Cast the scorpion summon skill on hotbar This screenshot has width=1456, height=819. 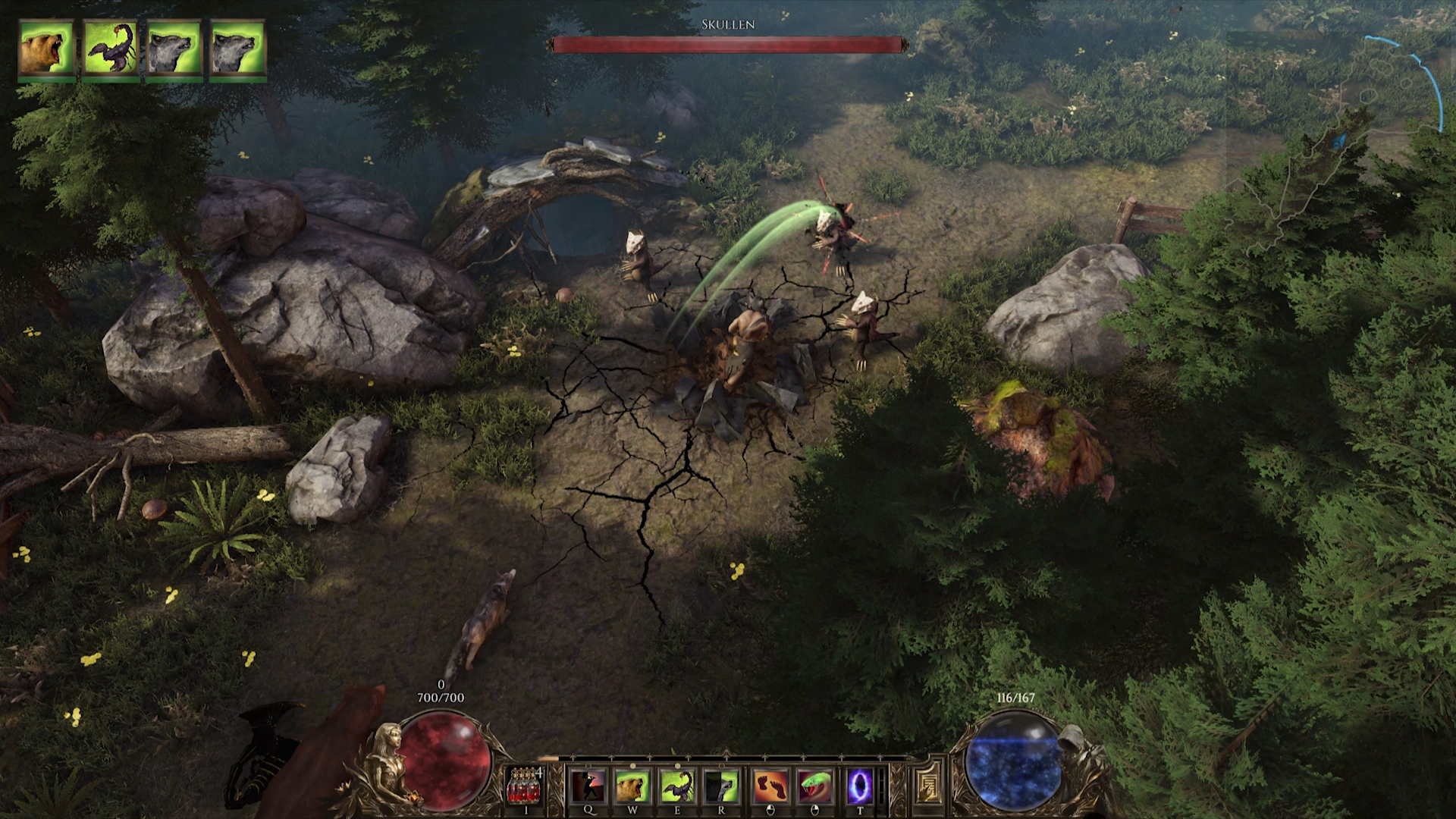677,786
